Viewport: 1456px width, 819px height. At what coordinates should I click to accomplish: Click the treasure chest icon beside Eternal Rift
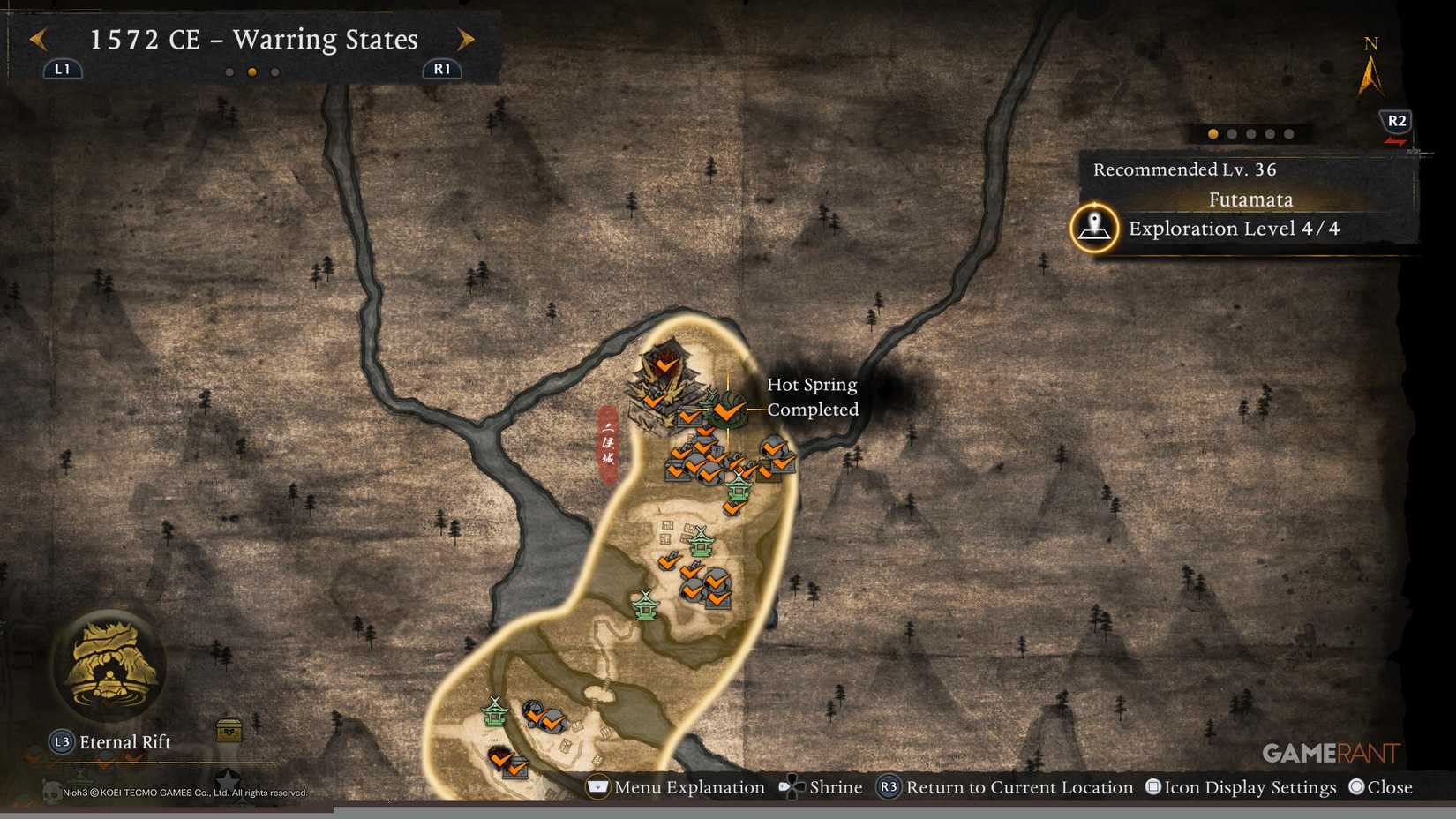(228, 732)
